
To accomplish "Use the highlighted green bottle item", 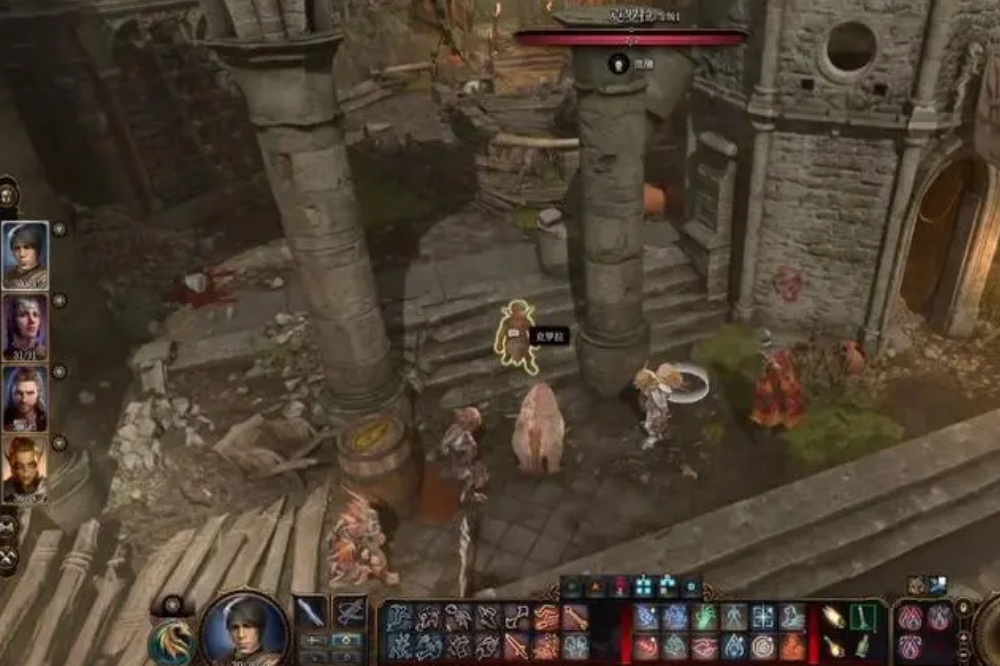I will pos(861,618).
